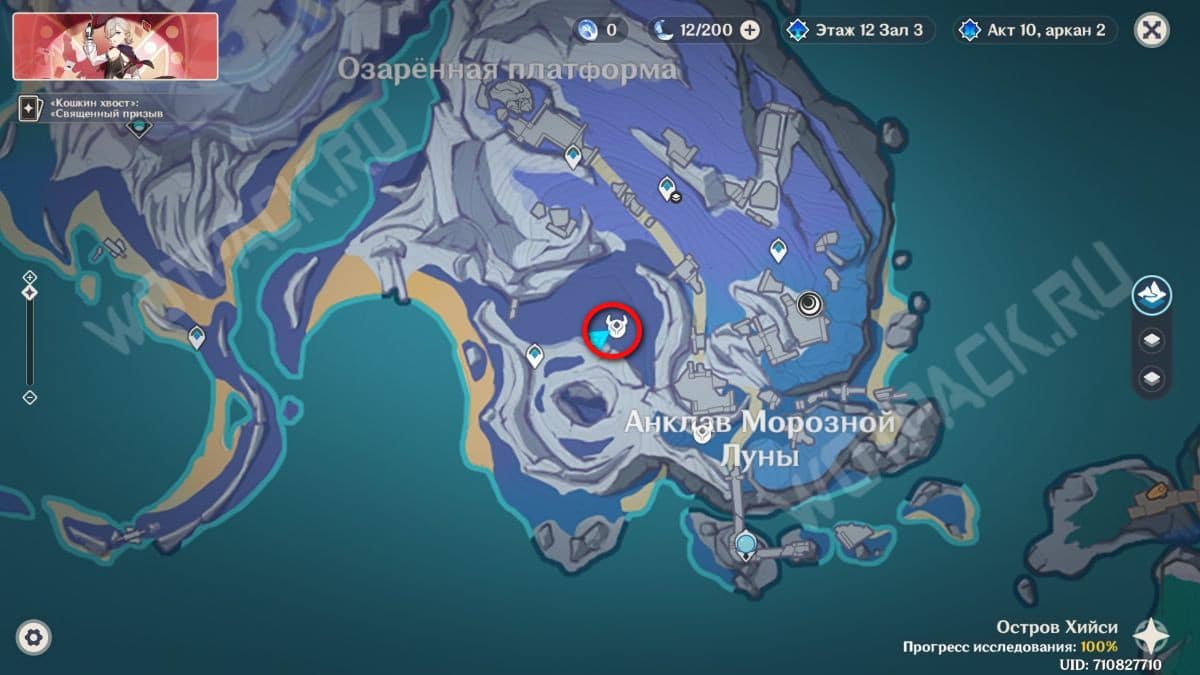Open map settings with the gear icon
This screenshot has width=1200, height=675.
tap(34, 637)
